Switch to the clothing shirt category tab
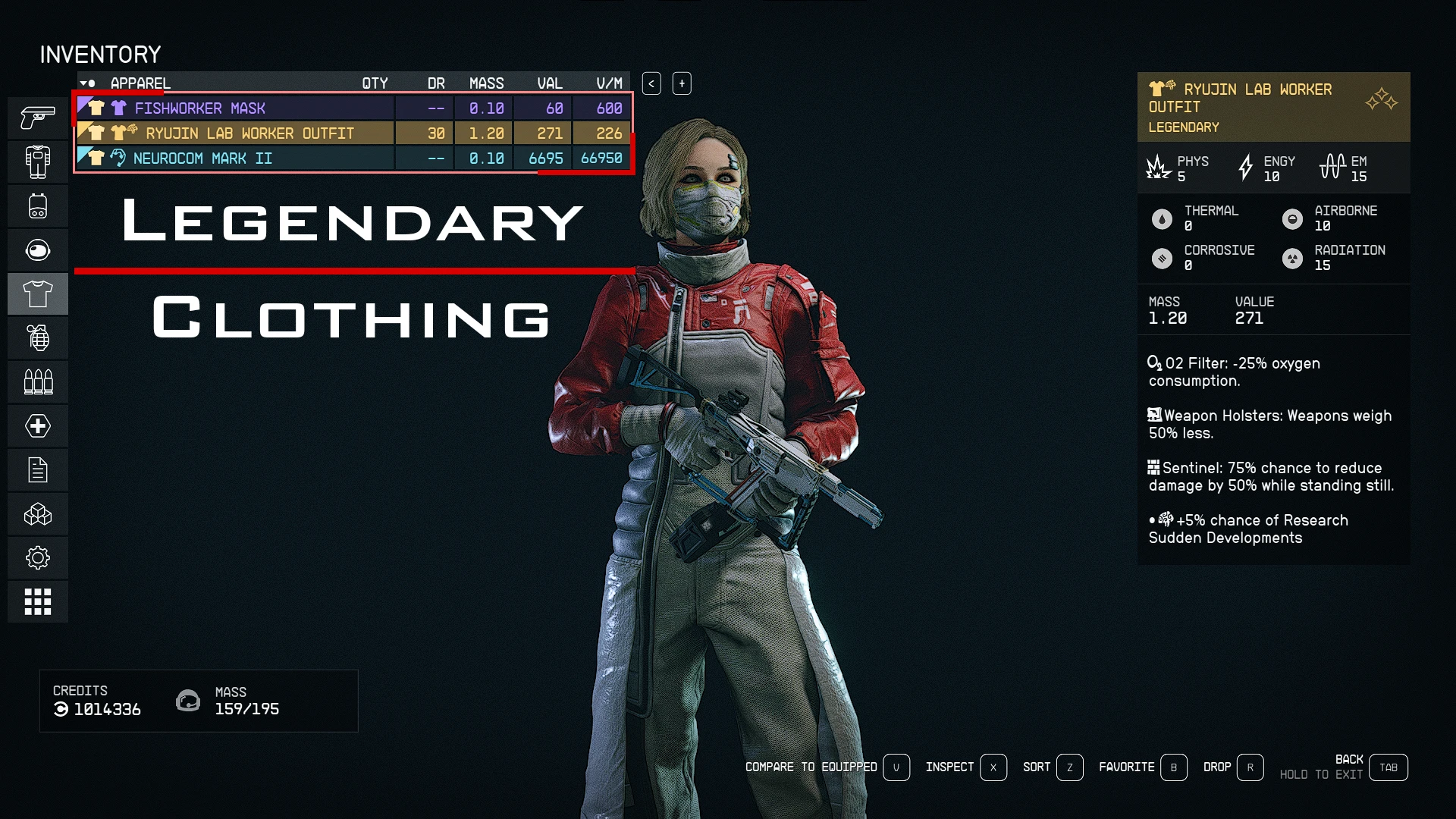Image resolution: width=1456 pixels, height=819 pixels. click(38, 294)
